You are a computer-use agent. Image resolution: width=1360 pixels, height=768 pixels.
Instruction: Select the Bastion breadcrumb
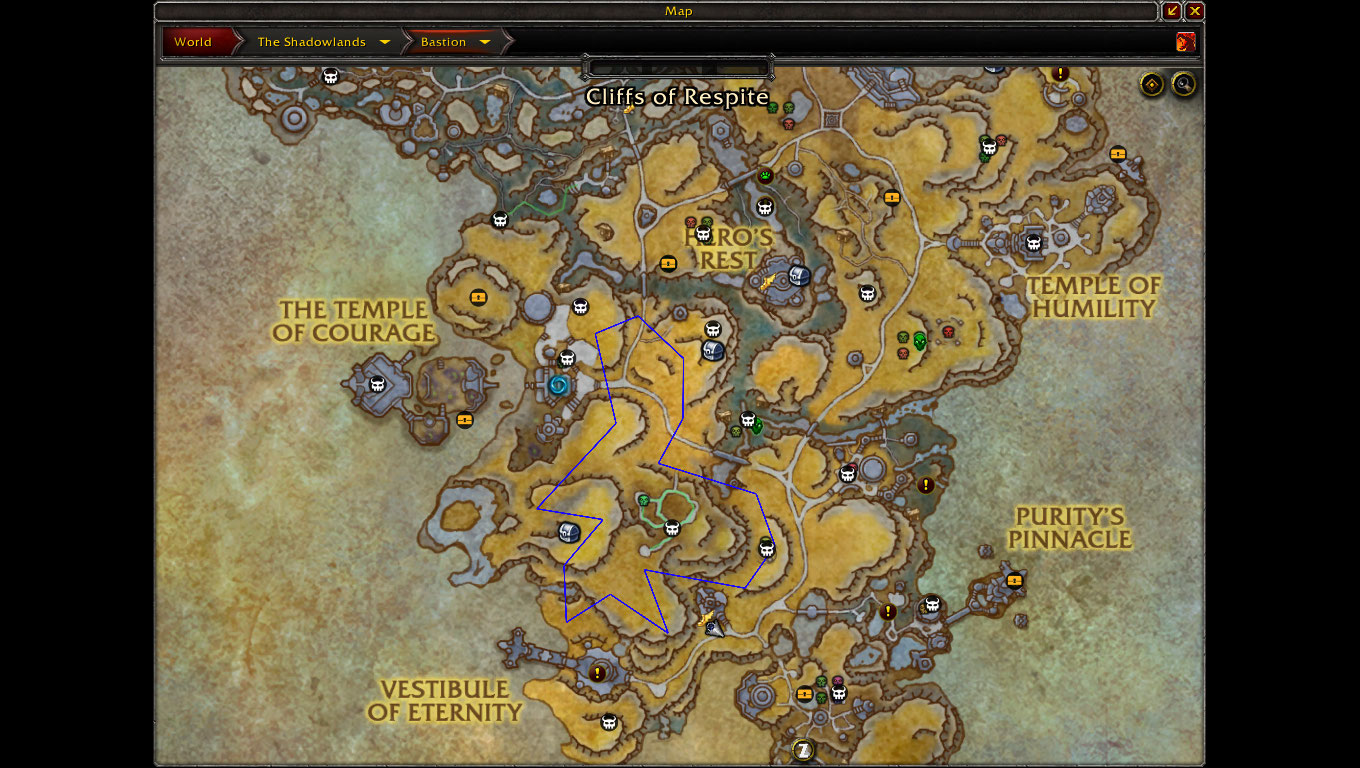(443, 42)
